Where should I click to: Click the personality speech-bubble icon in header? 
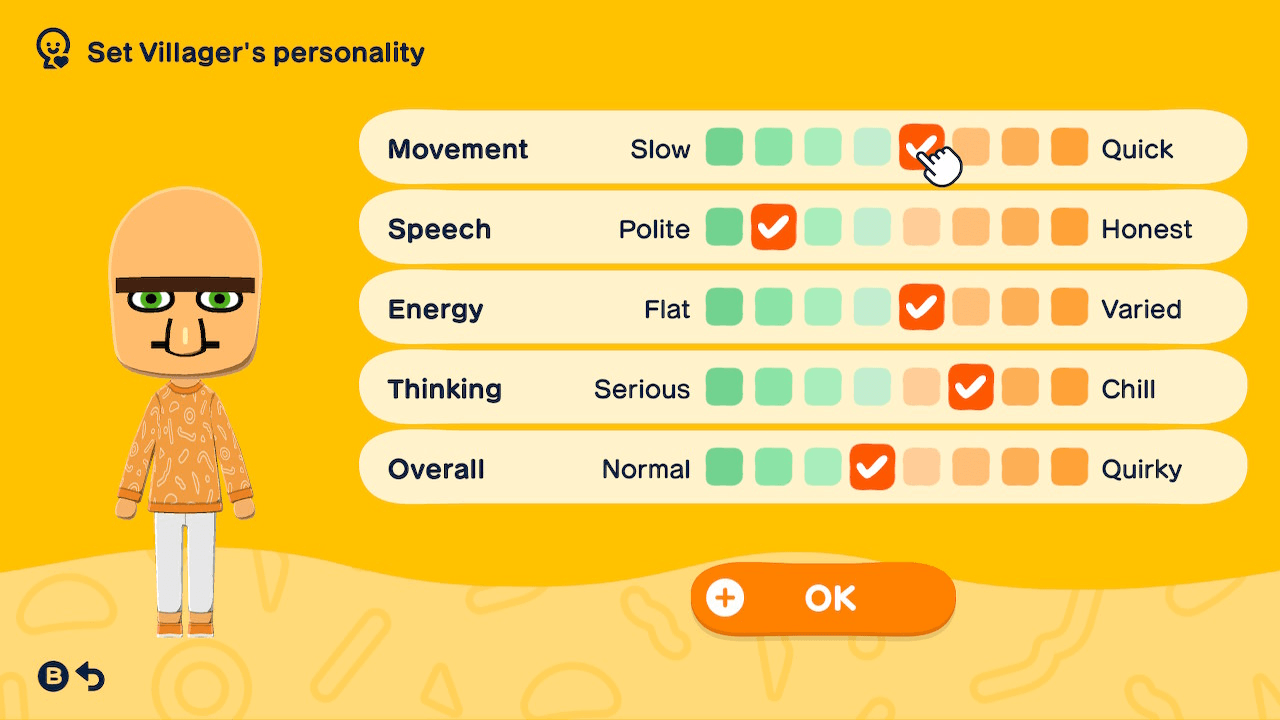point(51,48)
